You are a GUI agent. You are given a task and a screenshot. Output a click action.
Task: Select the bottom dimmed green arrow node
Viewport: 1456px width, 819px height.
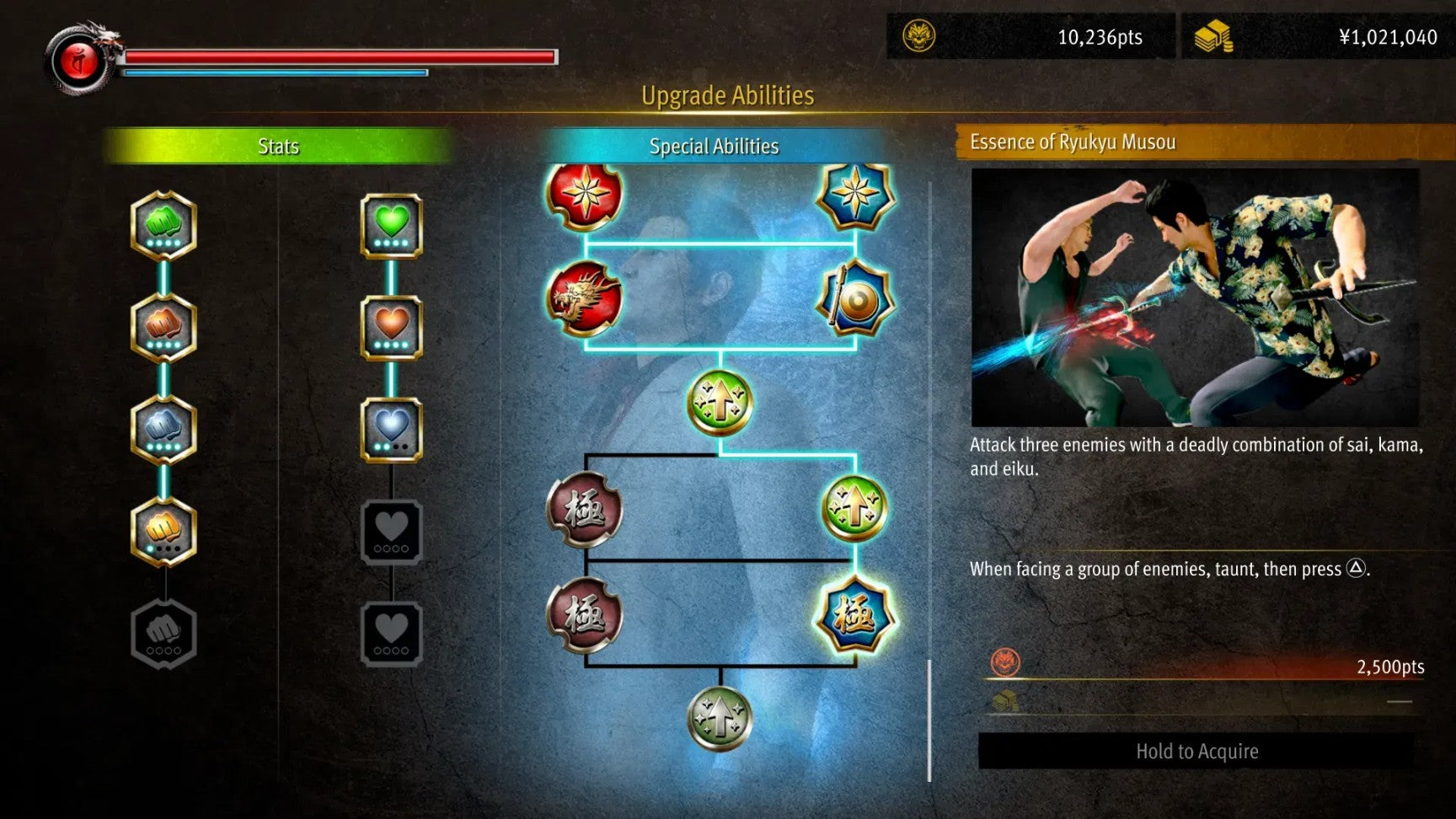pos(720,718)
